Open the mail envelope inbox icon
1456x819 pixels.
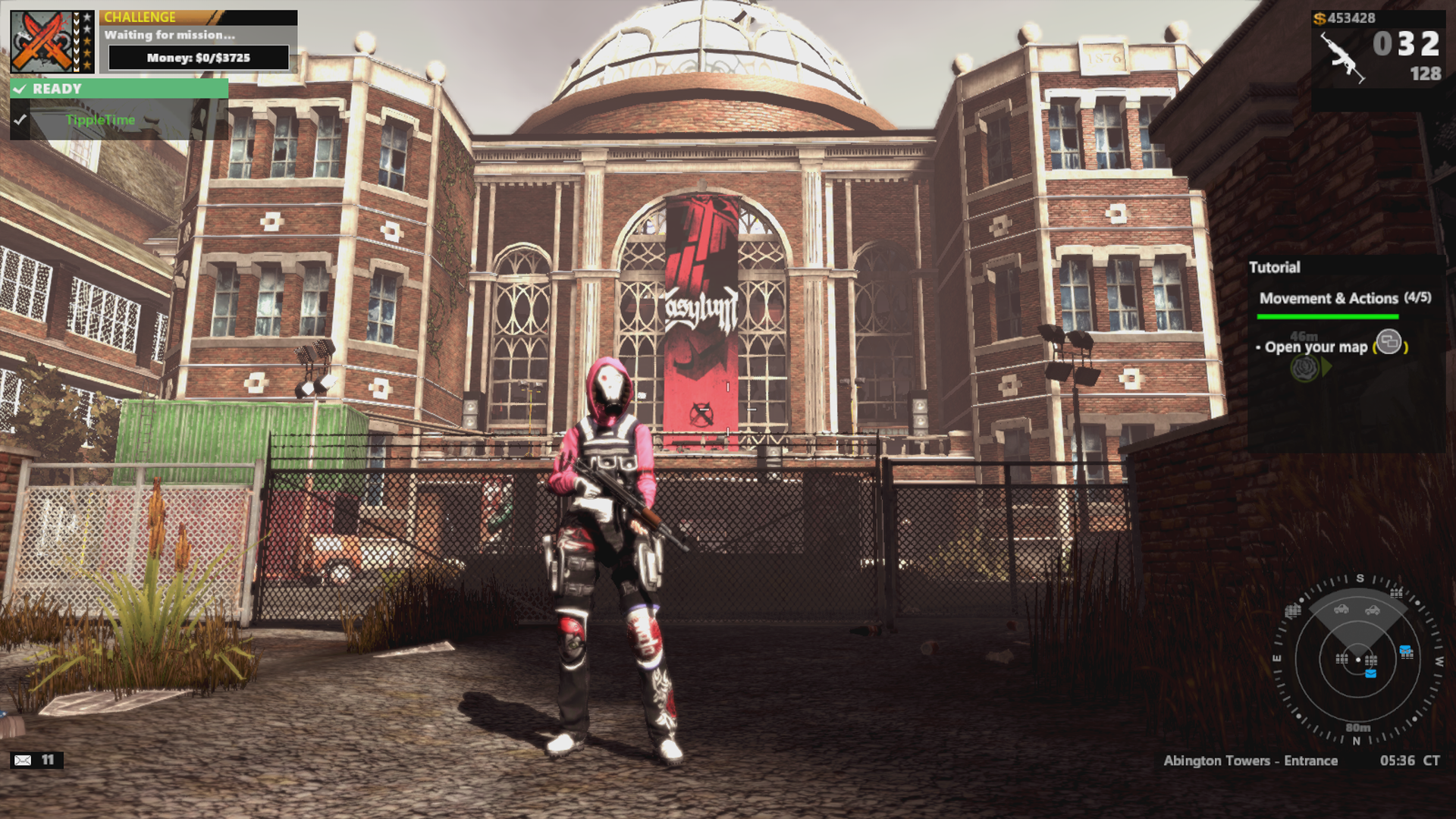(23, 760)
